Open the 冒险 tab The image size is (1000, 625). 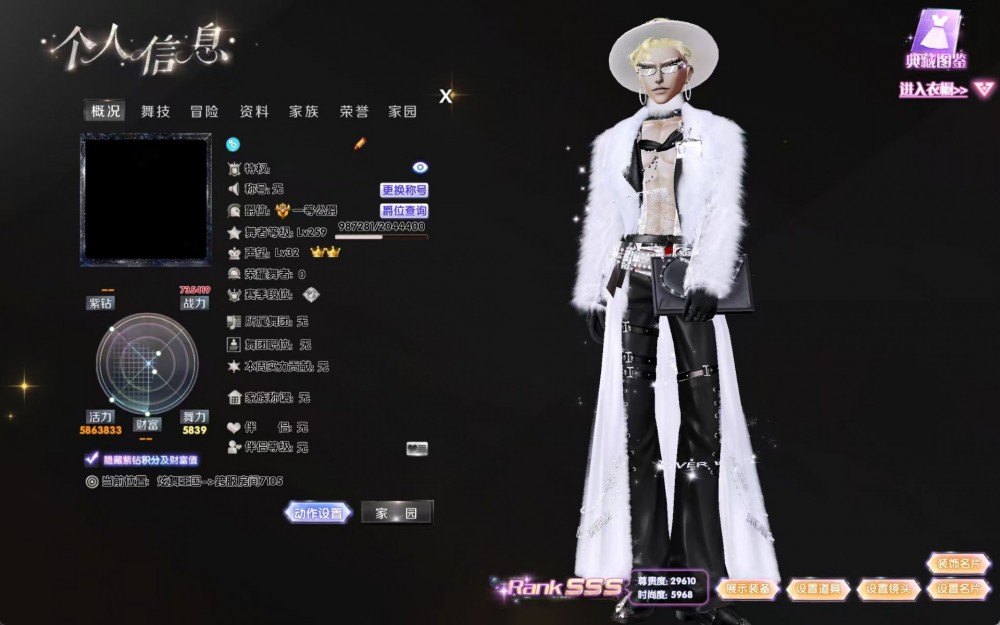(204, 112)
